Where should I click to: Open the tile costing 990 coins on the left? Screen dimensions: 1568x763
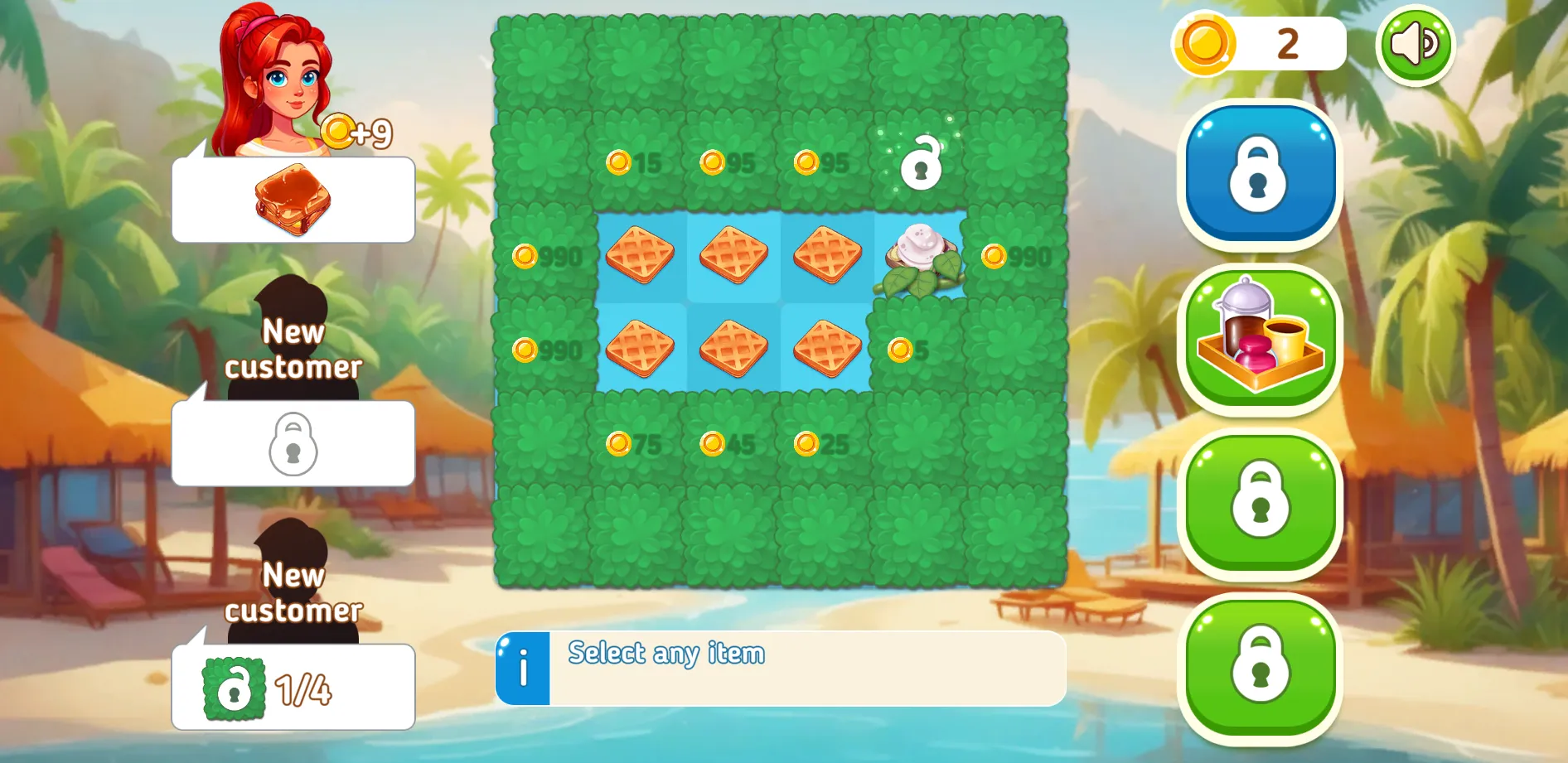click(x=547, y=257)
